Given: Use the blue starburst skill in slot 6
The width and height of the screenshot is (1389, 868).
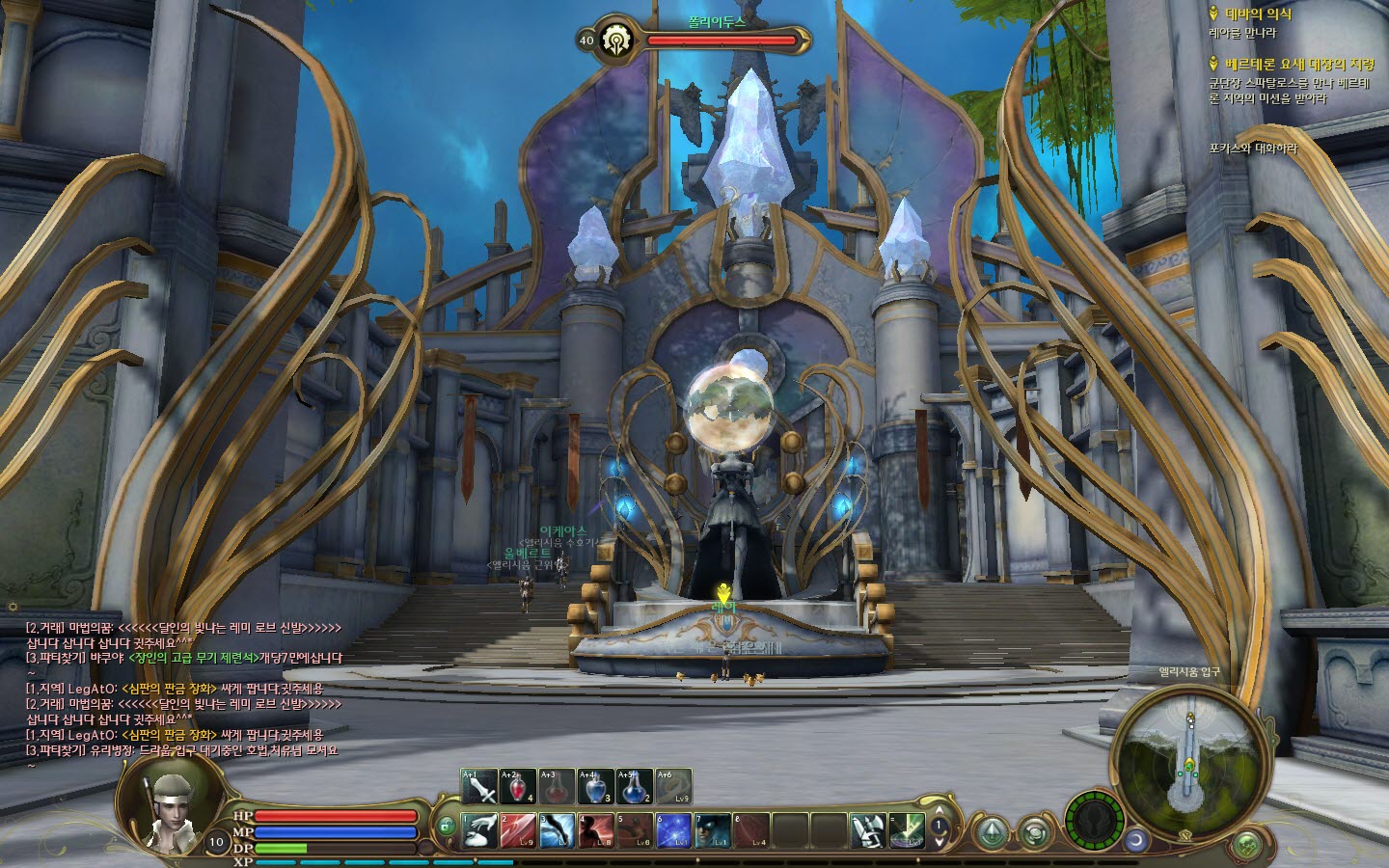Looking at the screenshot, I should 673,830.
